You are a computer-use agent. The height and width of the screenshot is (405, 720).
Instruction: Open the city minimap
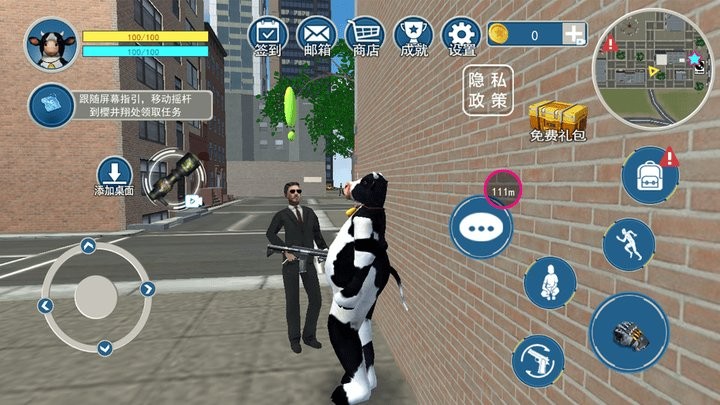tap(652, 68)
